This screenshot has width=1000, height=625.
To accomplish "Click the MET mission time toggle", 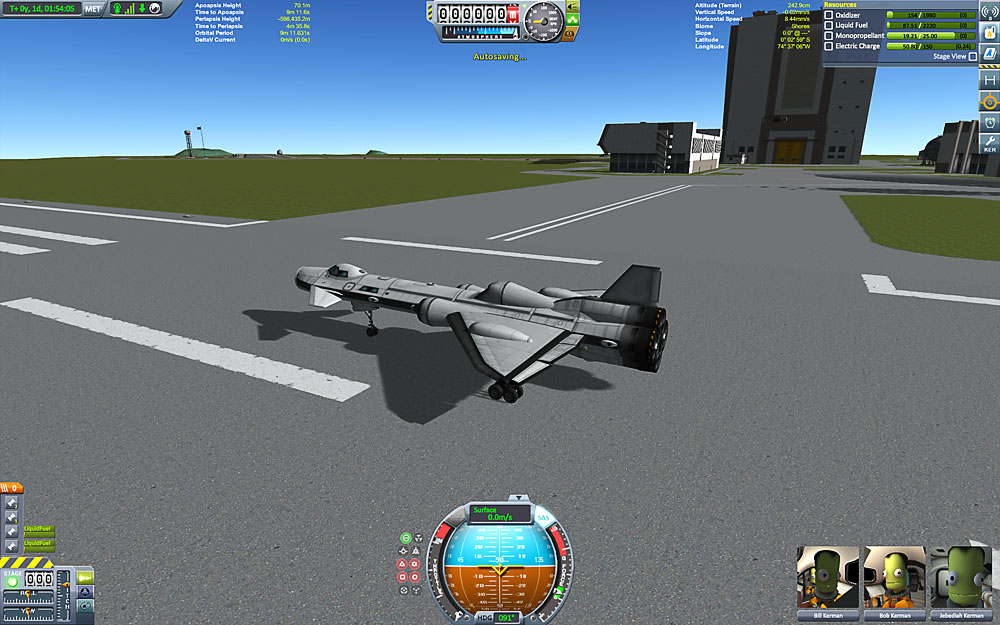I will click(93, 8).
